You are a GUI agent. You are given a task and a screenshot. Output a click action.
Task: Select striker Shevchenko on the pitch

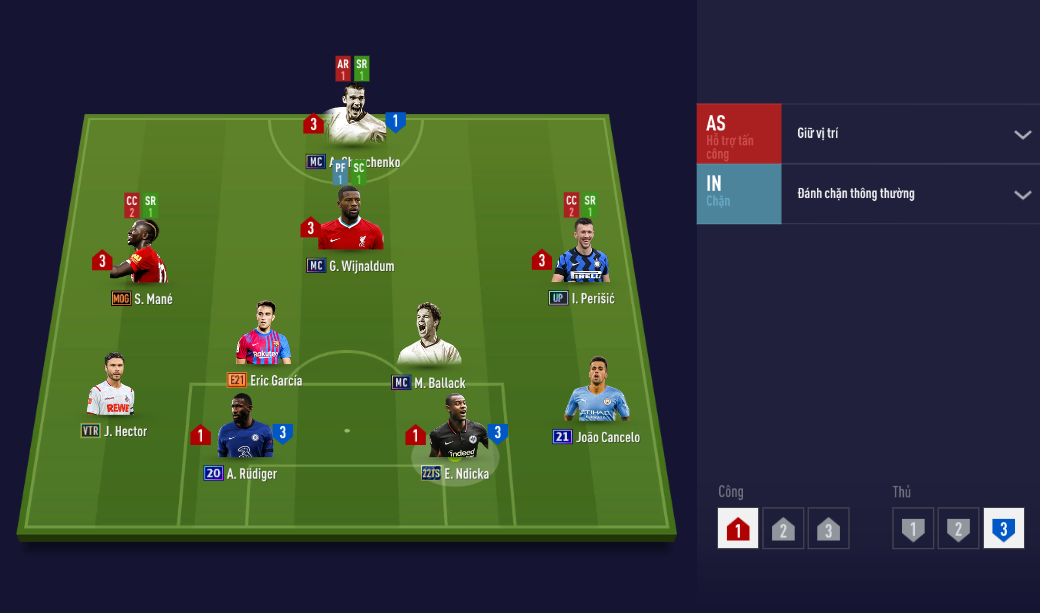(x=353, y=118)
